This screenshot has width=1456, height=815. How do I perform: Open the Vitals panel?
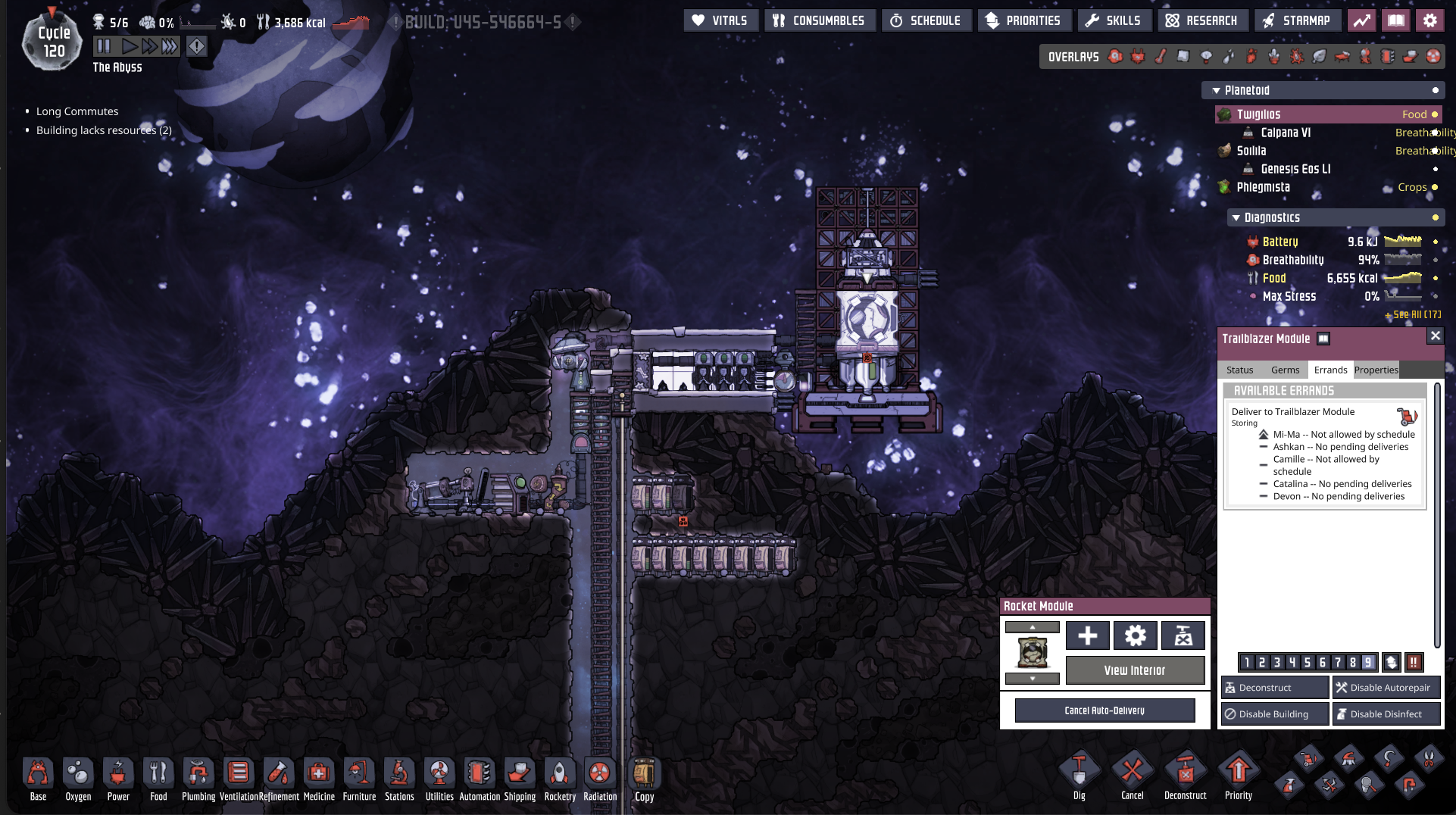point(720,20)
